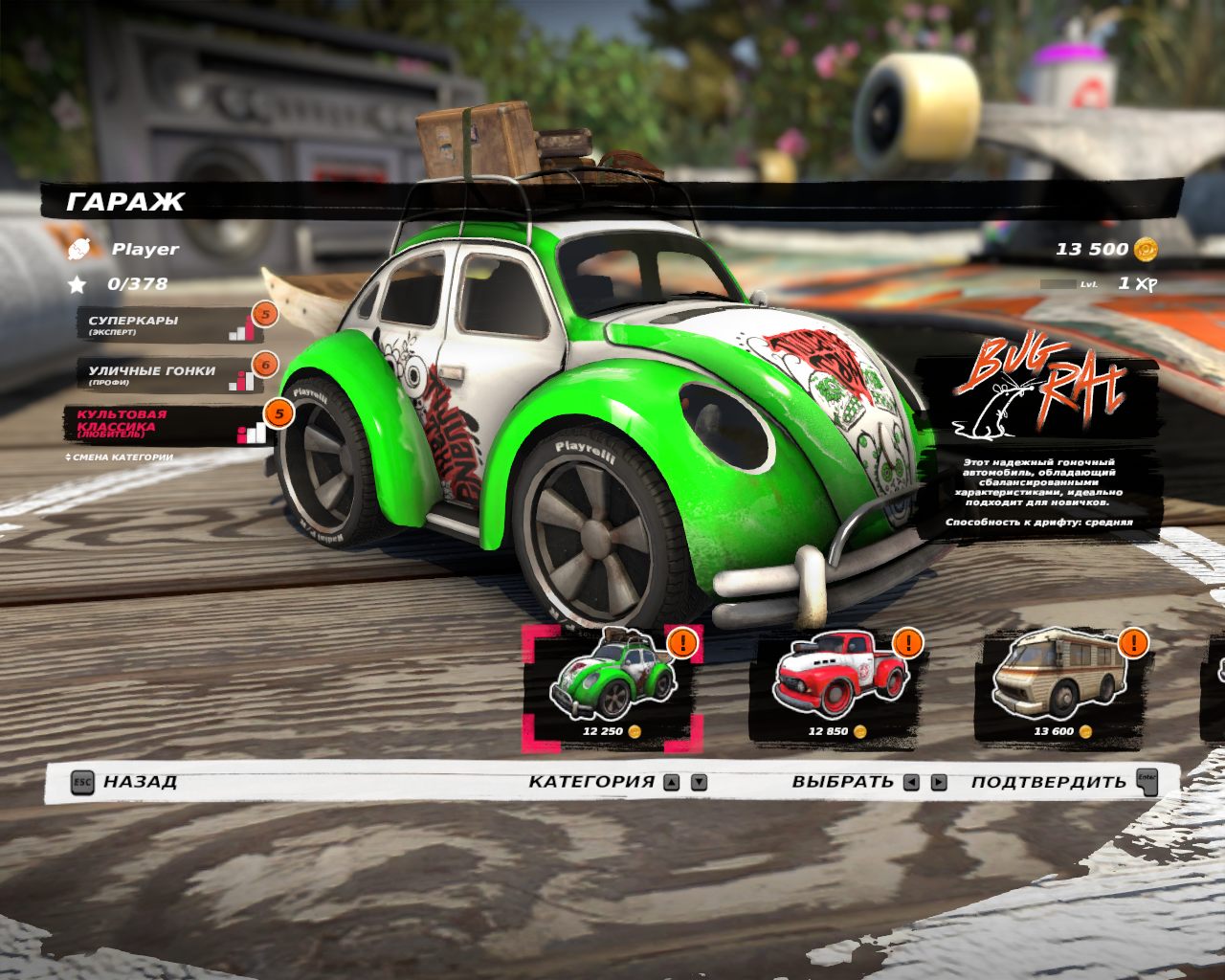Select the green Bug Rat car thumbnail

click(x=612, y=686)
